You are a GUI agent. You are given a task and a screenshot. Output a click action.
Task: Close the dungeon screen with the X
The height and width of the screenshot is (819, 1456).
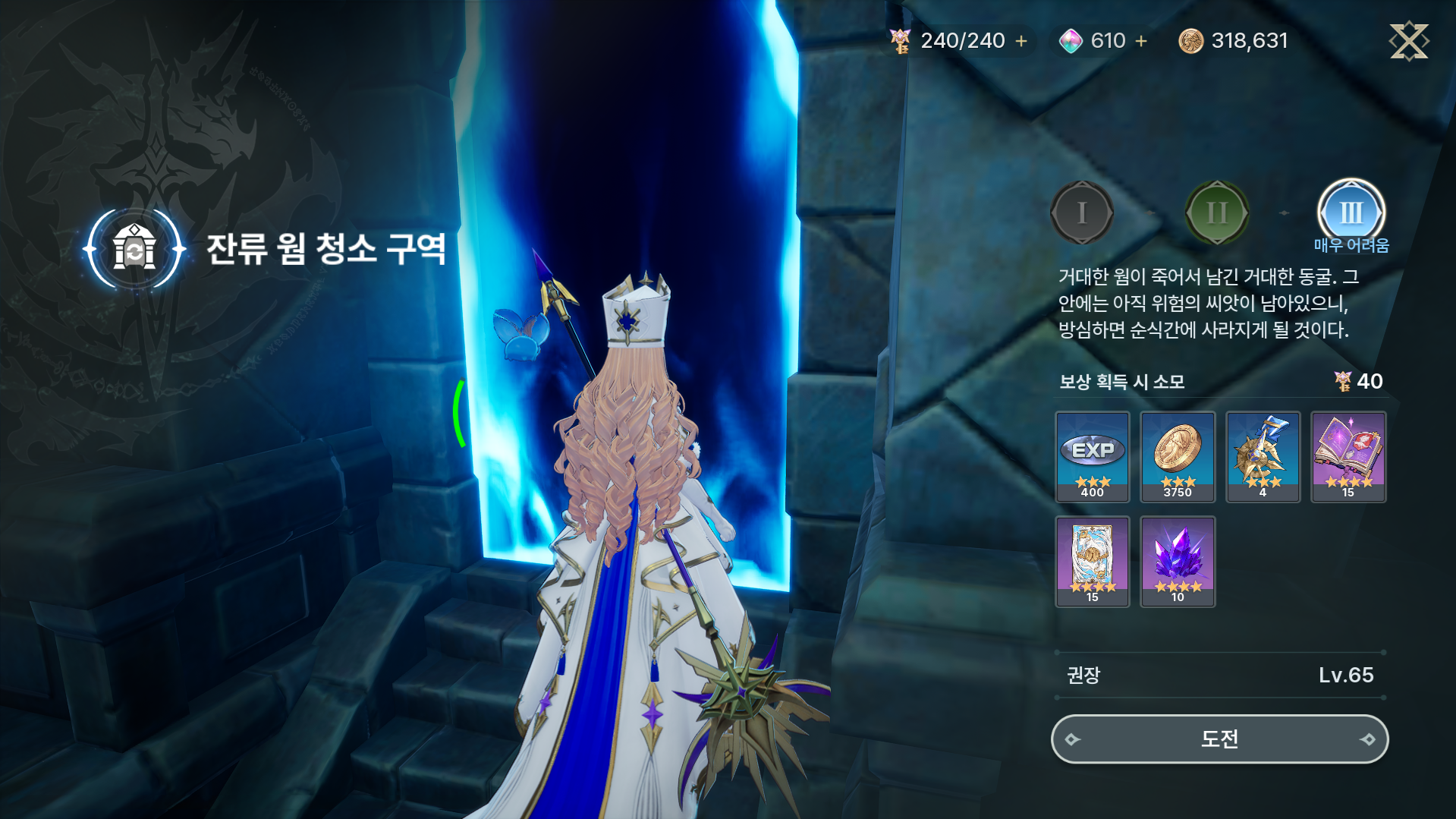pyautogui.click(x=1408, y=41)
